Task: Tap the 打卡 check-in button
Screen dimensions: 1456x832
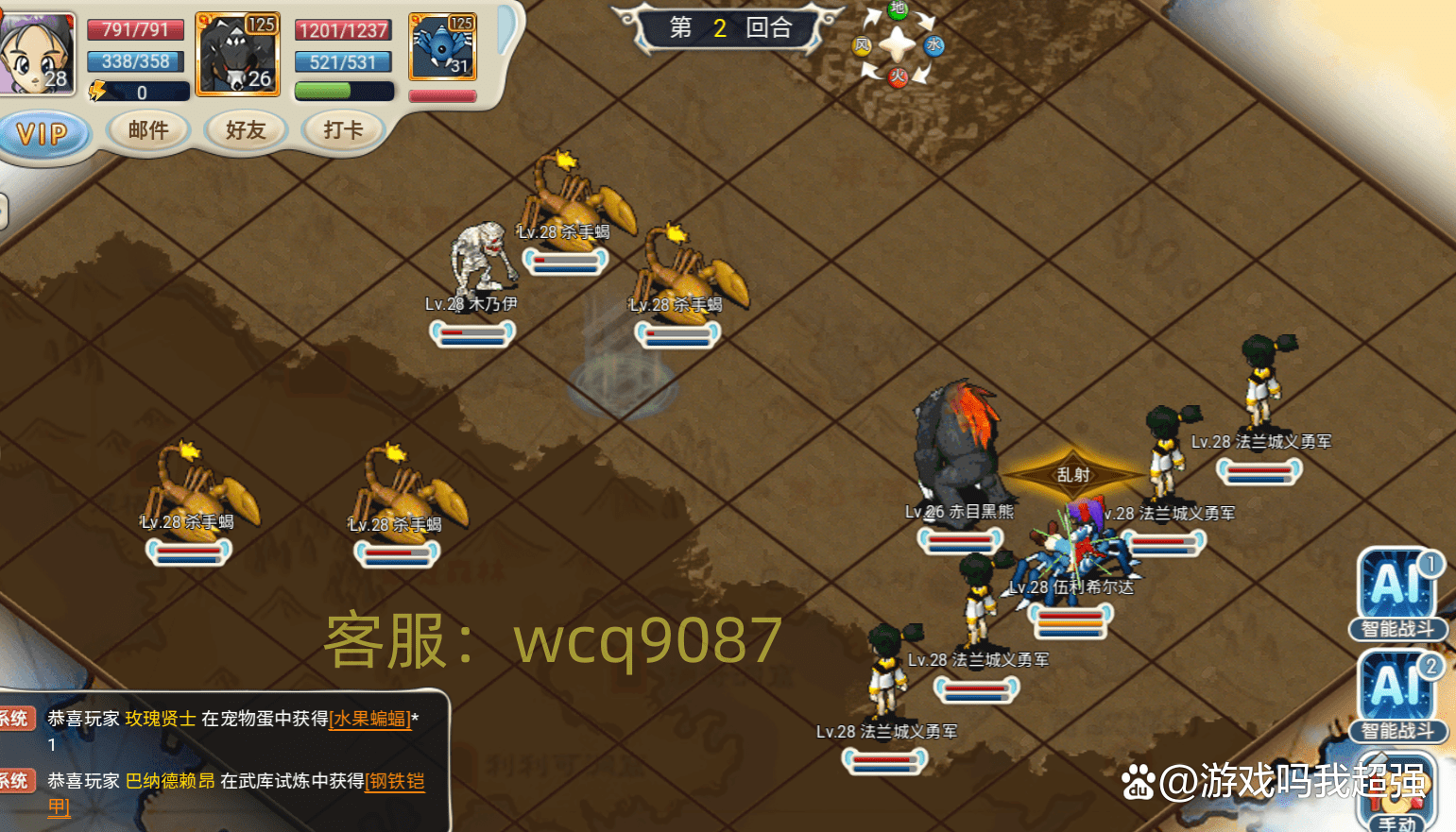Action: point(343,130)
